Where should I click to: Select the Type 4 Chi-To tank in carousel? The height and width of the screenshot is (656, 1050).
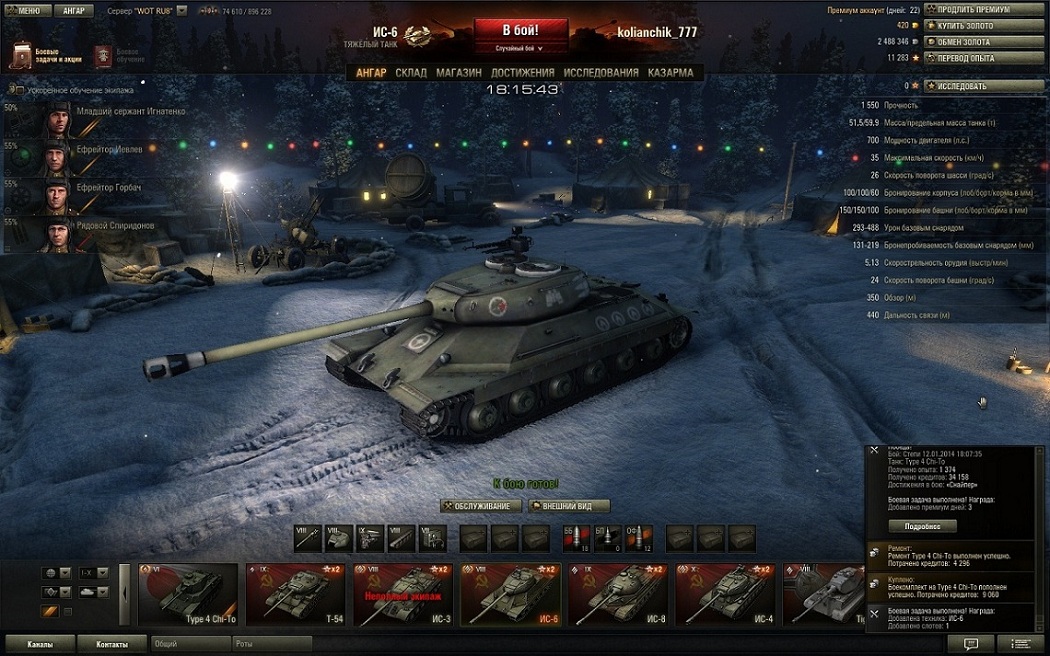pyautogui.click(x=189, y=594)
